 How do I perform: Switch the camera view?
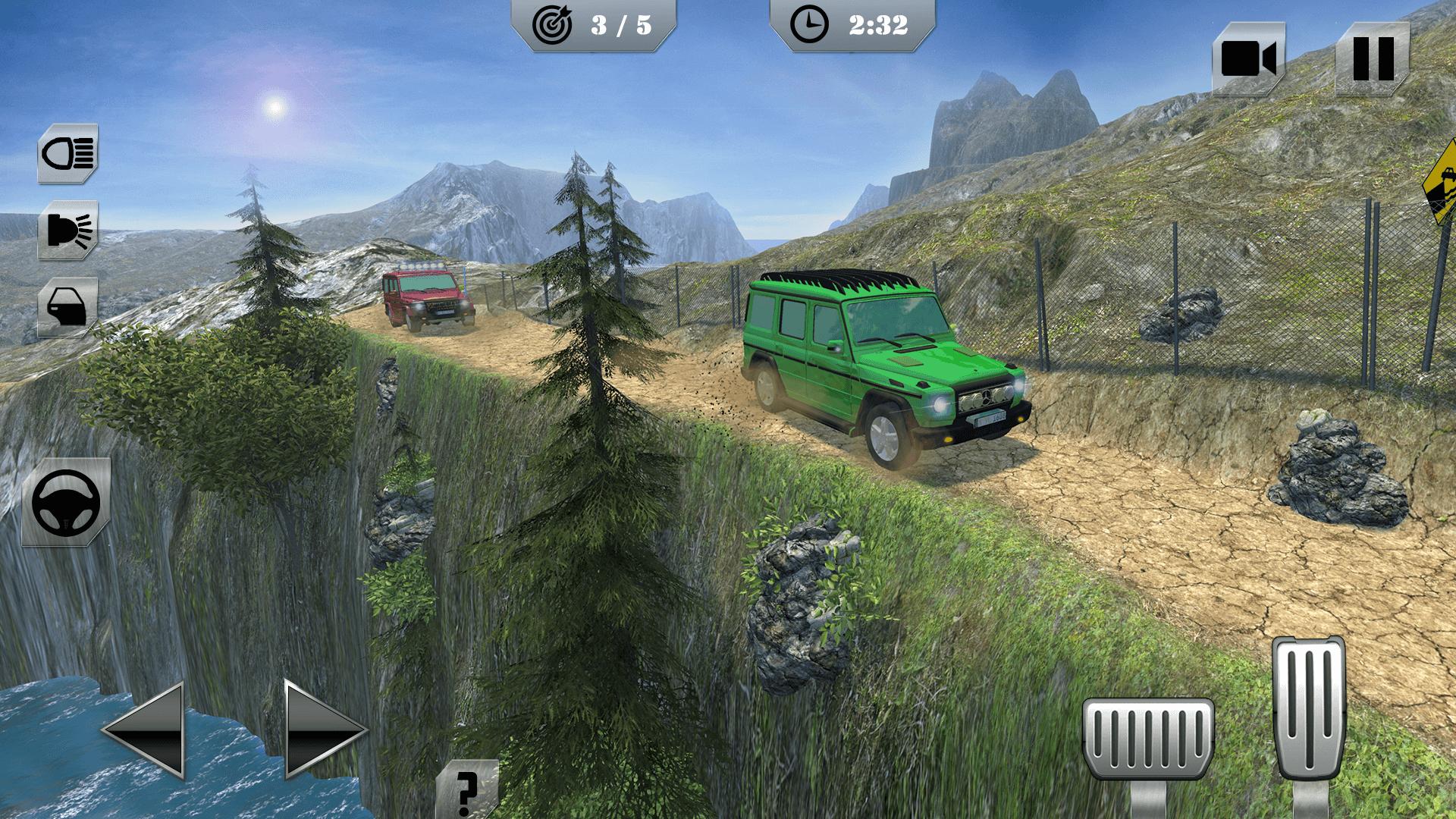click(x=1248, y=58)
